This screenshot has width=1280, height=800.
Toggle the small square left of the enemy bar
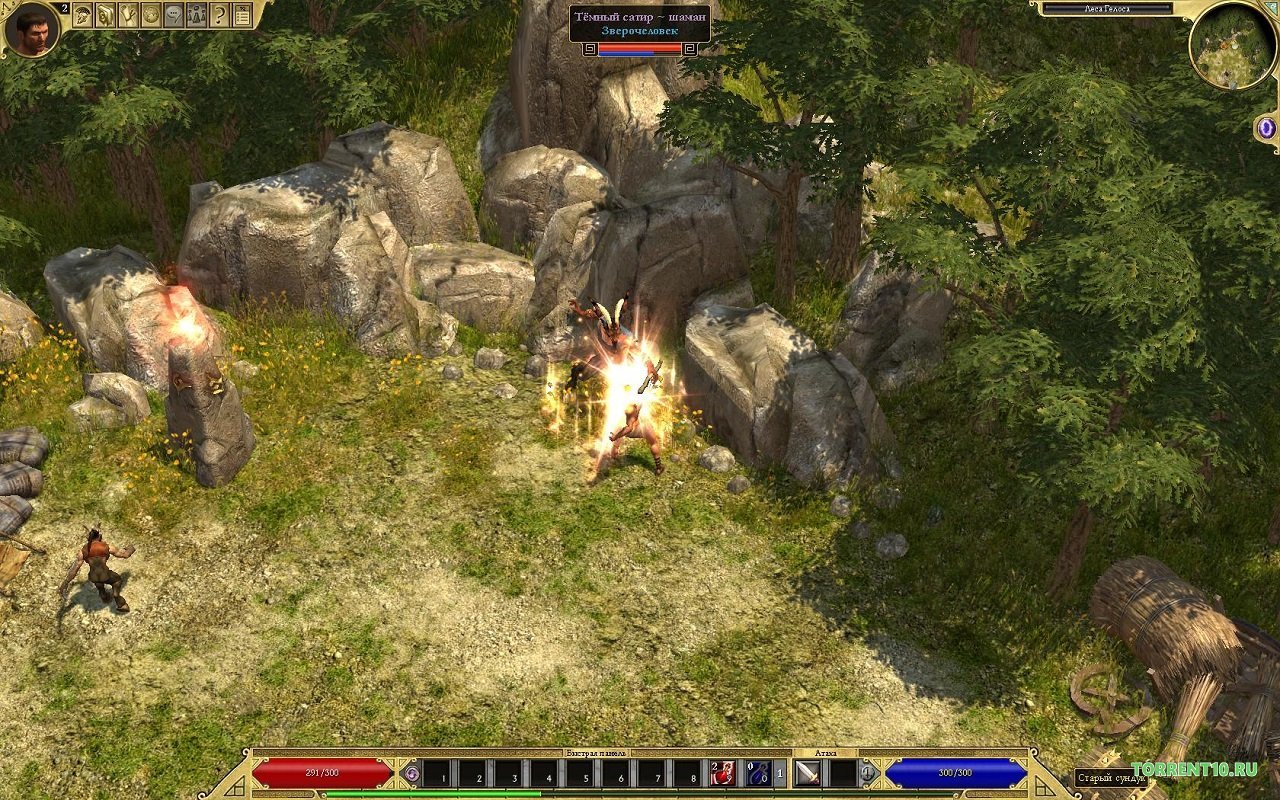tap(590, 48)
